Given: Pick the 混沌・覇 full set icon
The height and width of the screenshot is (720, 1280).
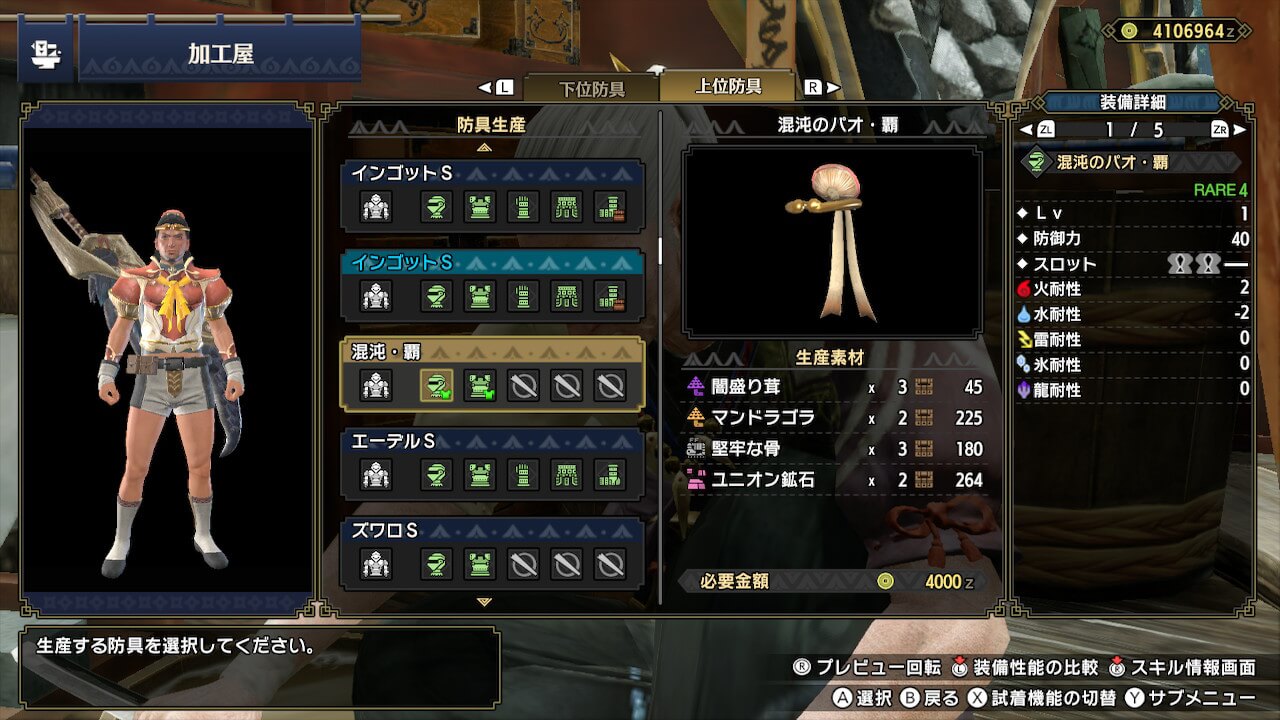Looking at the screenshot, I should (x=376, y=385).
